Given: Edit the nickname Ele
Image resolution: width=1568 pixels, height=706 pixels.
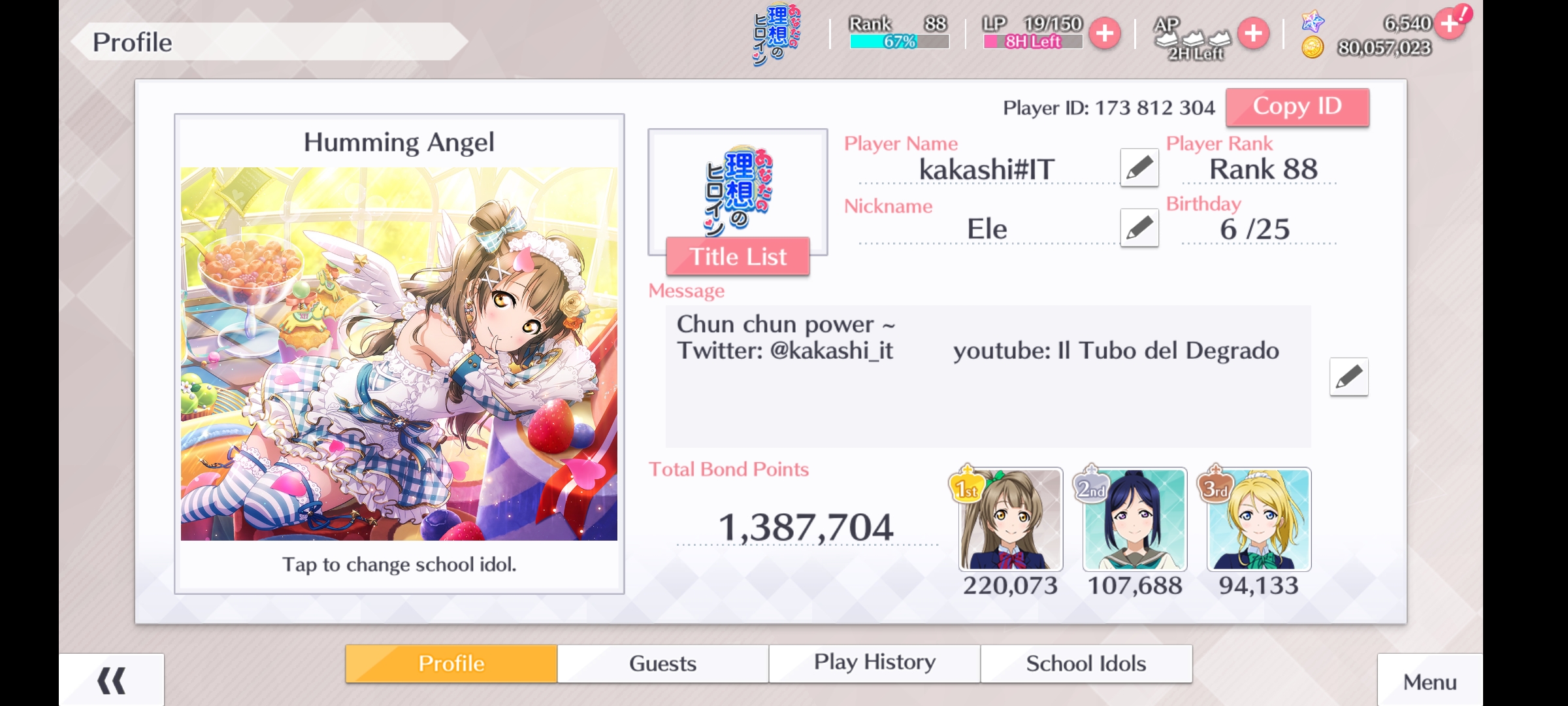Looking at the screenshot, I should [1139, 228].
